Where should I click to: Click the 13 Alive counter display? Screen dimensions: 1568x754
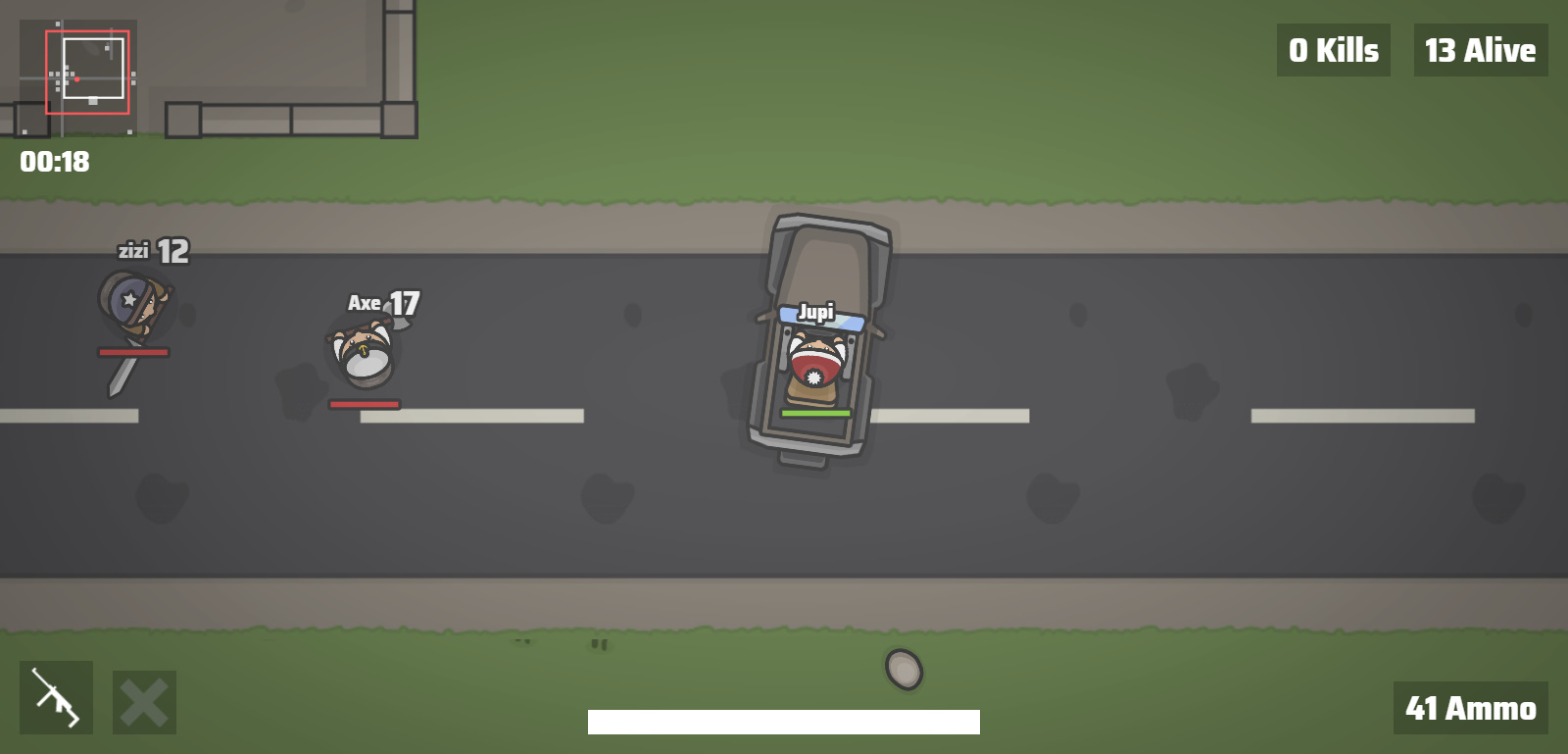click(x=1480, y=49)
